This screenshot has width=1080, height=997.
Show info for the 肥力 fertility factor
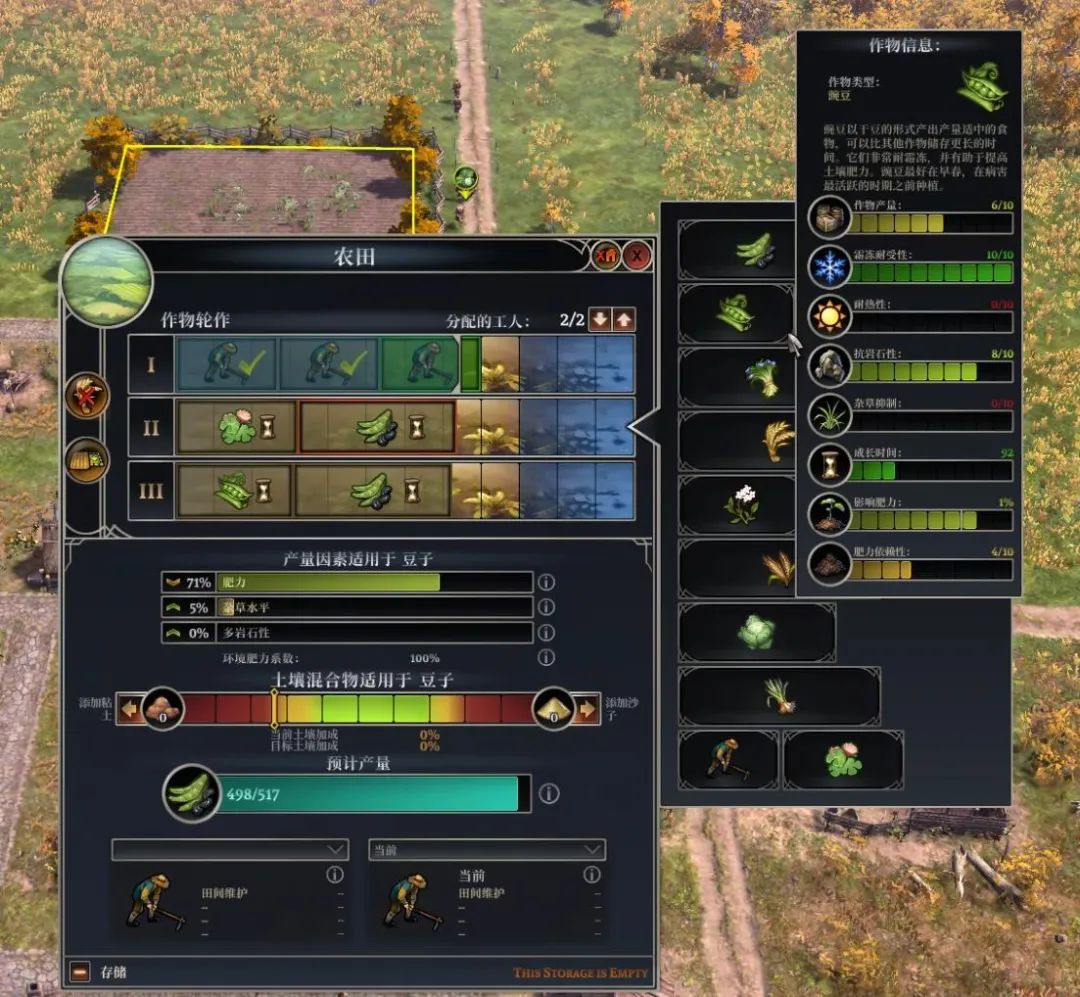[546, 582]
